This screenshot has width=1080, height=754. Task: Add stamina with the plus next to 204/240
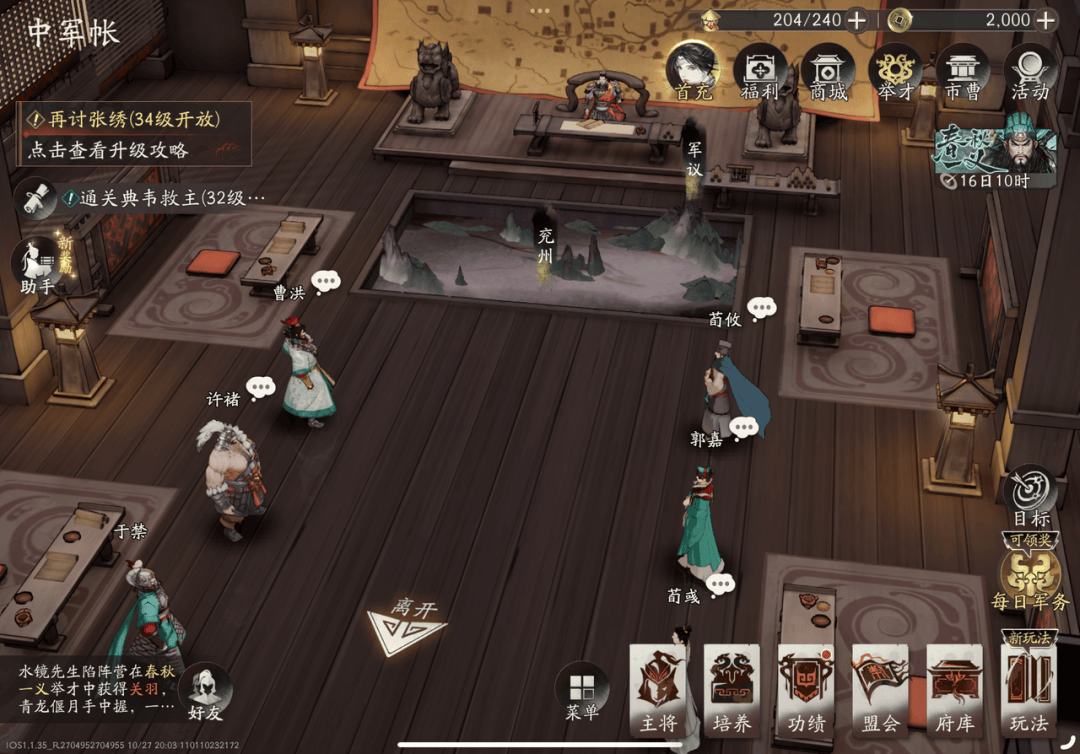(857, 19)
